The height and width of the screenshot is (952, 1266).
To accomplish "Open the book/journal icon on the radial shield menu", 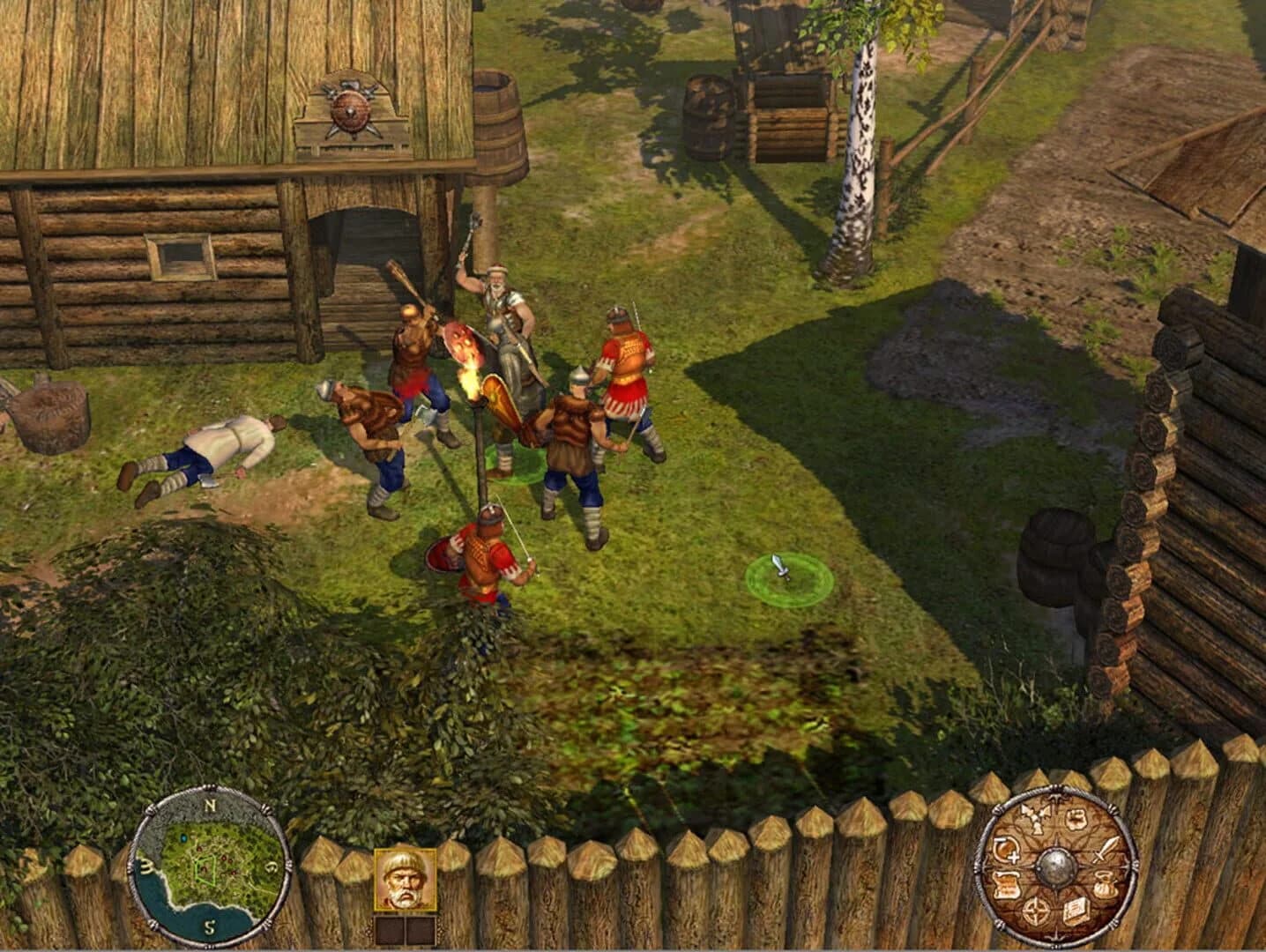I will 1076,911.
